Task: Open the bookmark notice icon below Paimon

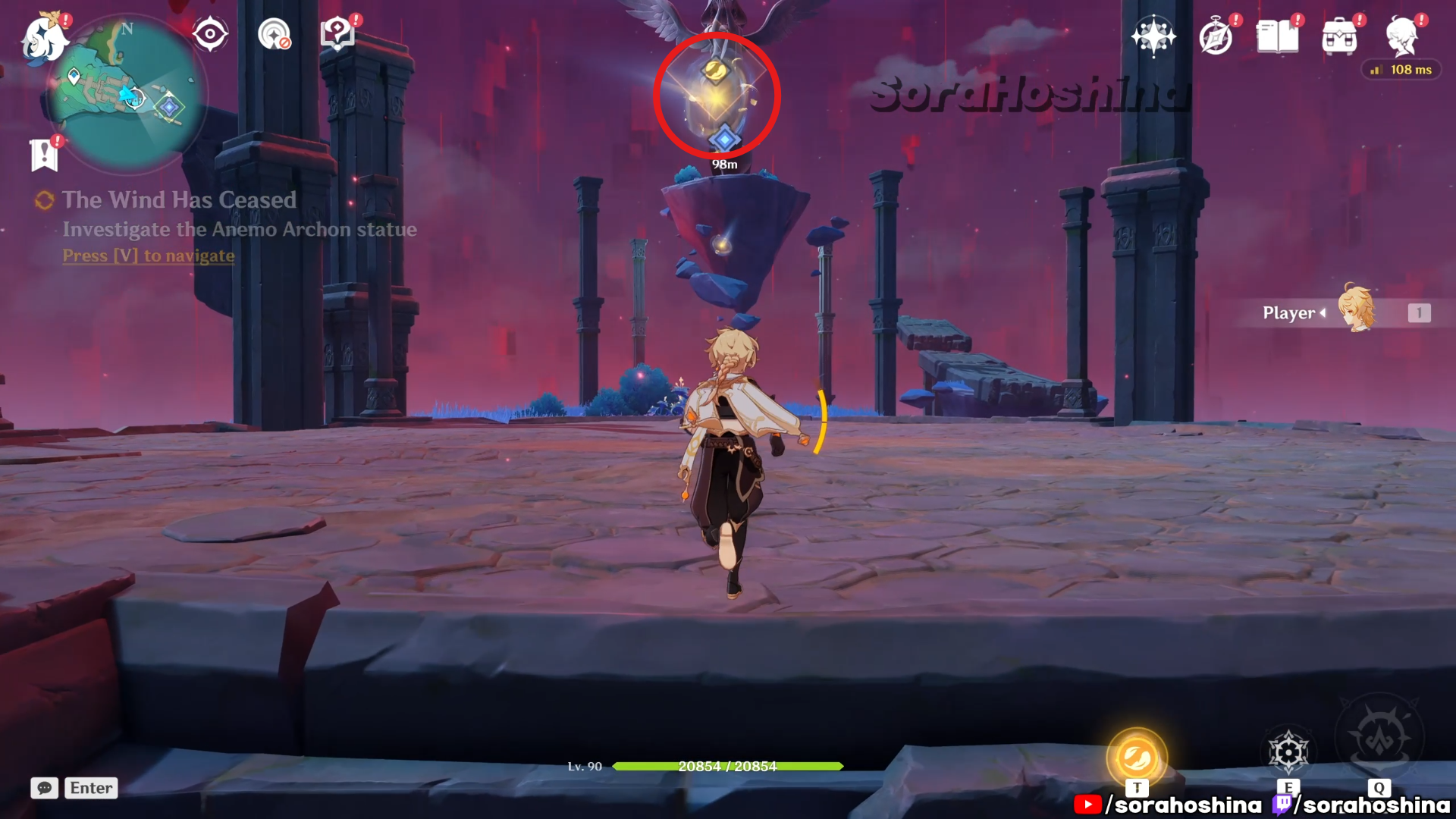Action: [x=44, y=155]
